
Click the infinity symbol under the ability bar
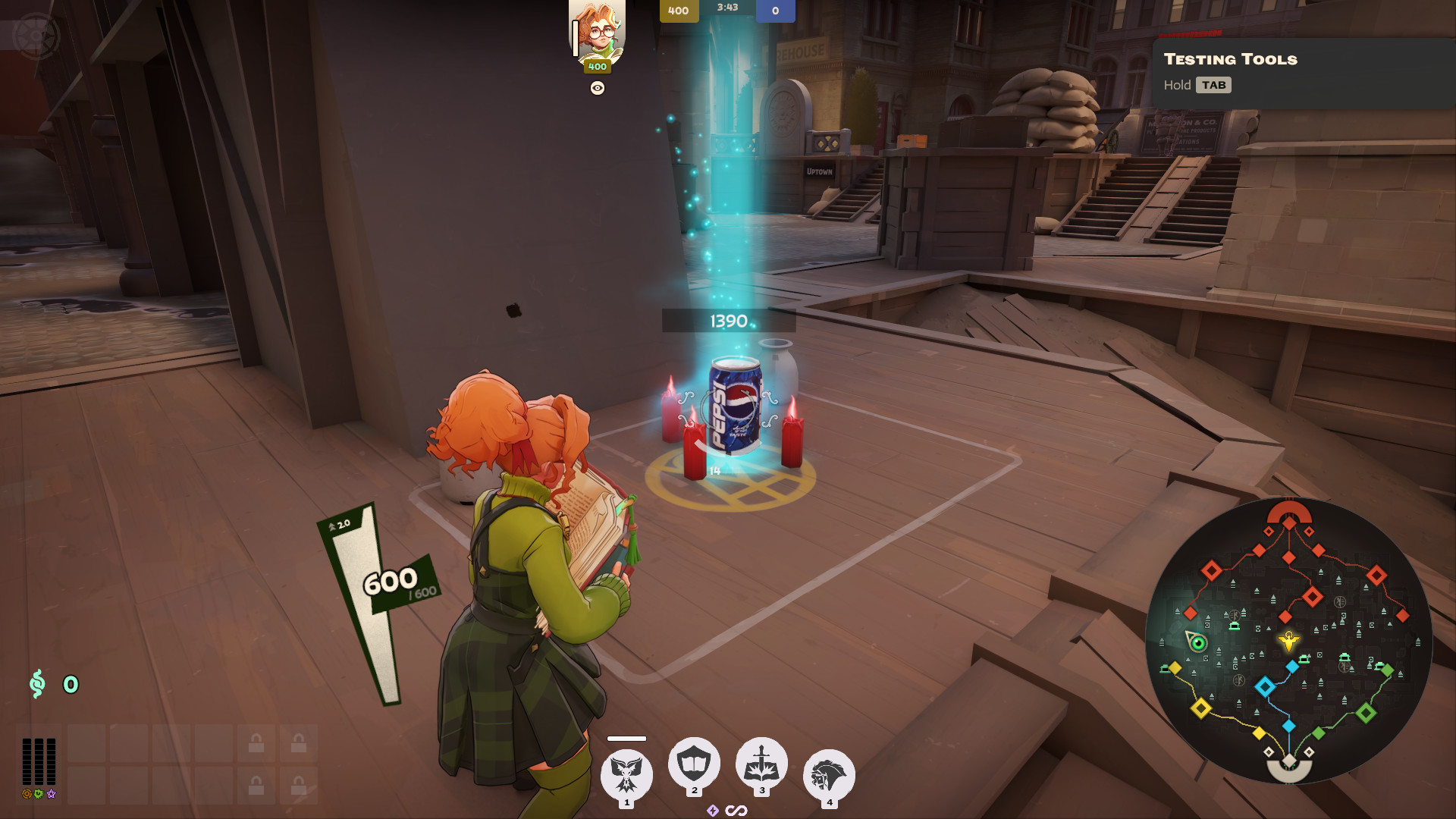[x=736, y=811]
